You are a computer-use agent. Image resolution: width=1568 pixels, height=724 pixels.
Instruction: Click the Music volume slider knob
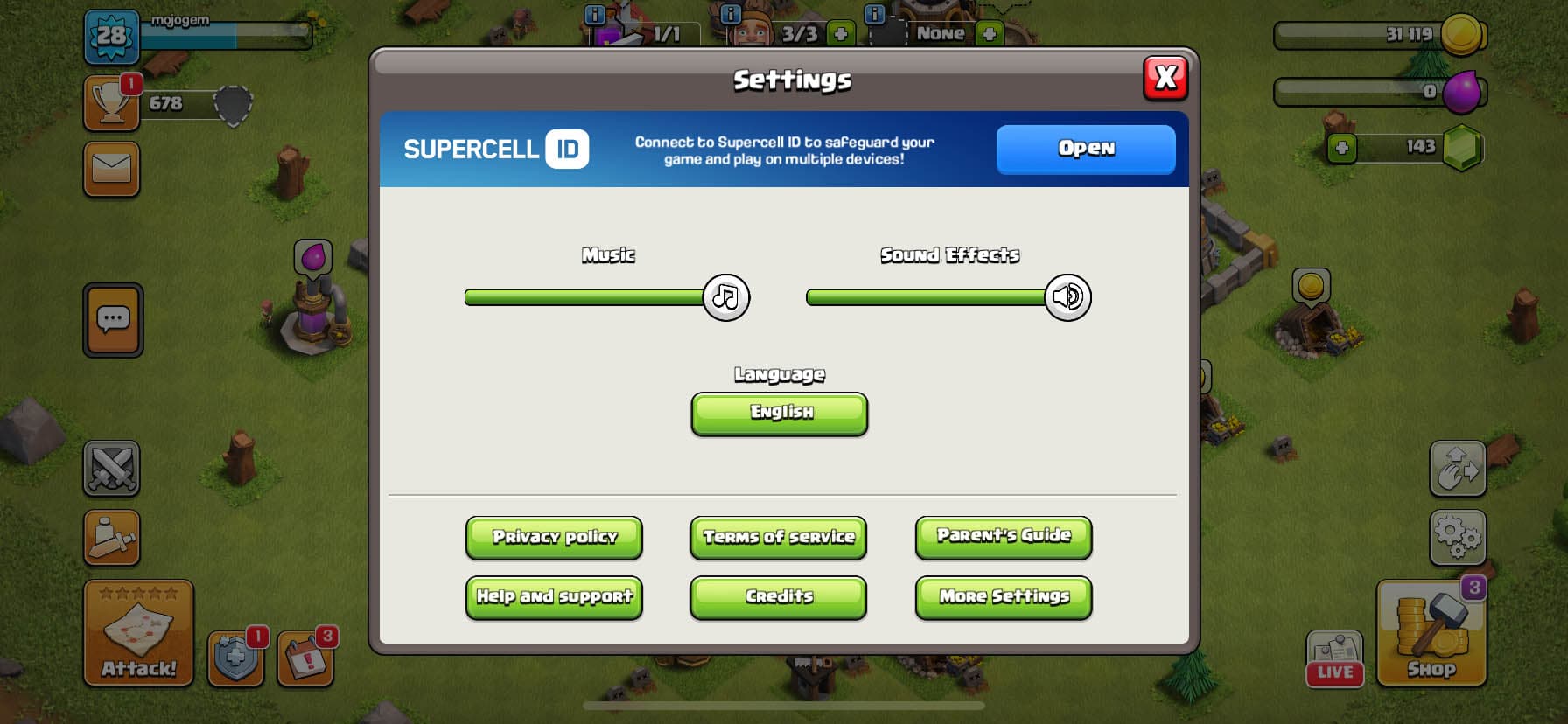[725, 297]
